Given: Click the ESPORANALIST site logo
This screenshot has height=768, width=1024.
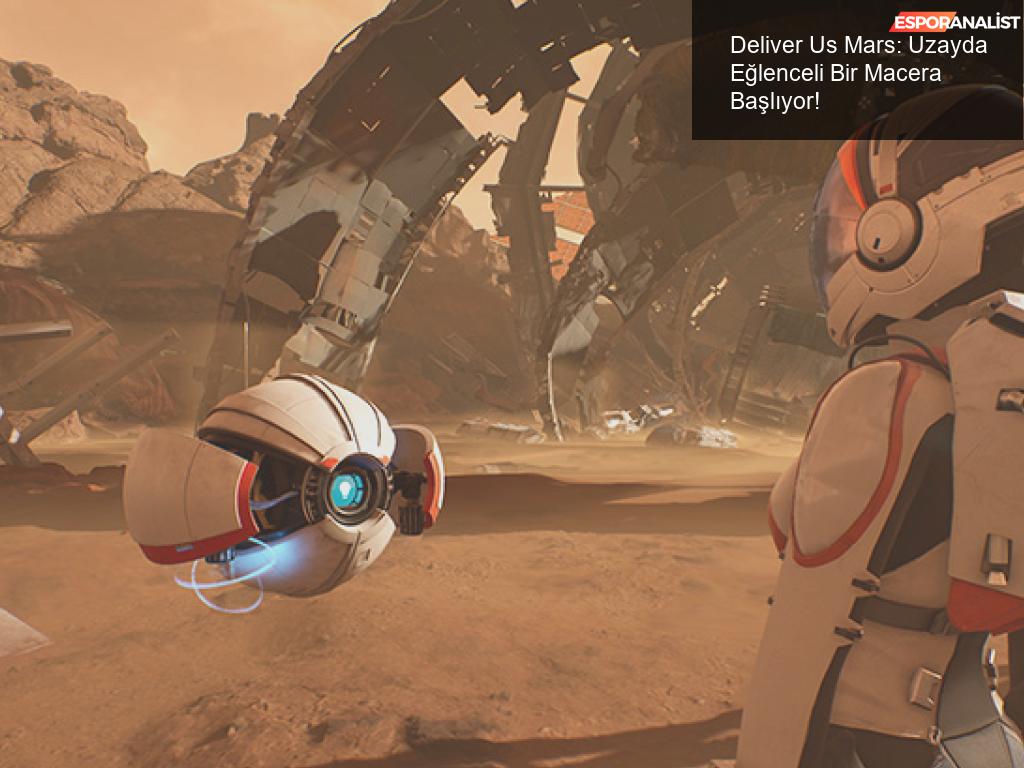Looking at the screenshot, I should click(x=955, y=22).
